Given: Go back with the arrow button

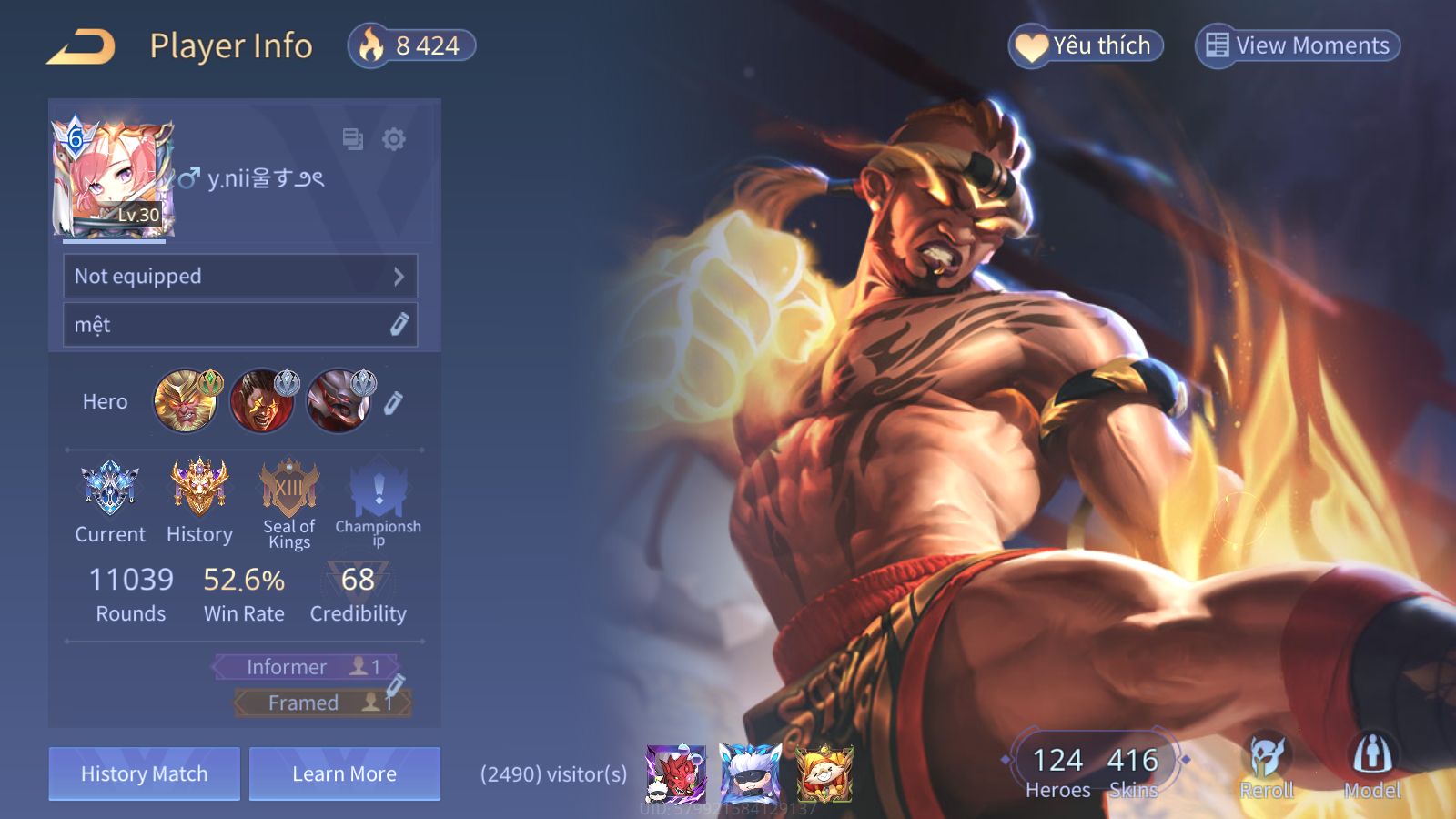Looking at the screenshot, I should tap(82, 46).
